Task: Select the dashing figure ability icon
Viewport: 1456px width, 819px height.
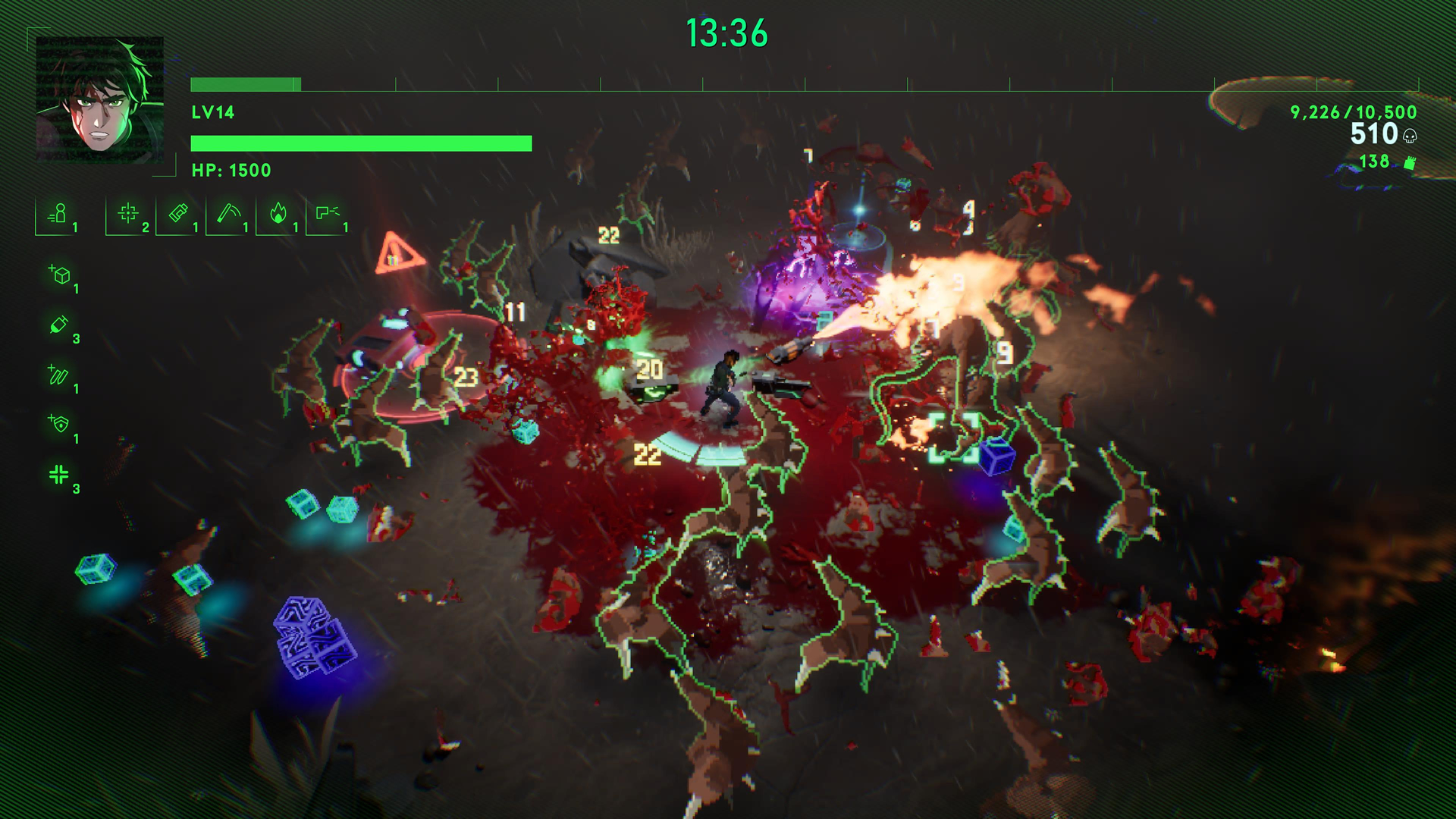Action: (x=58, y=215)
